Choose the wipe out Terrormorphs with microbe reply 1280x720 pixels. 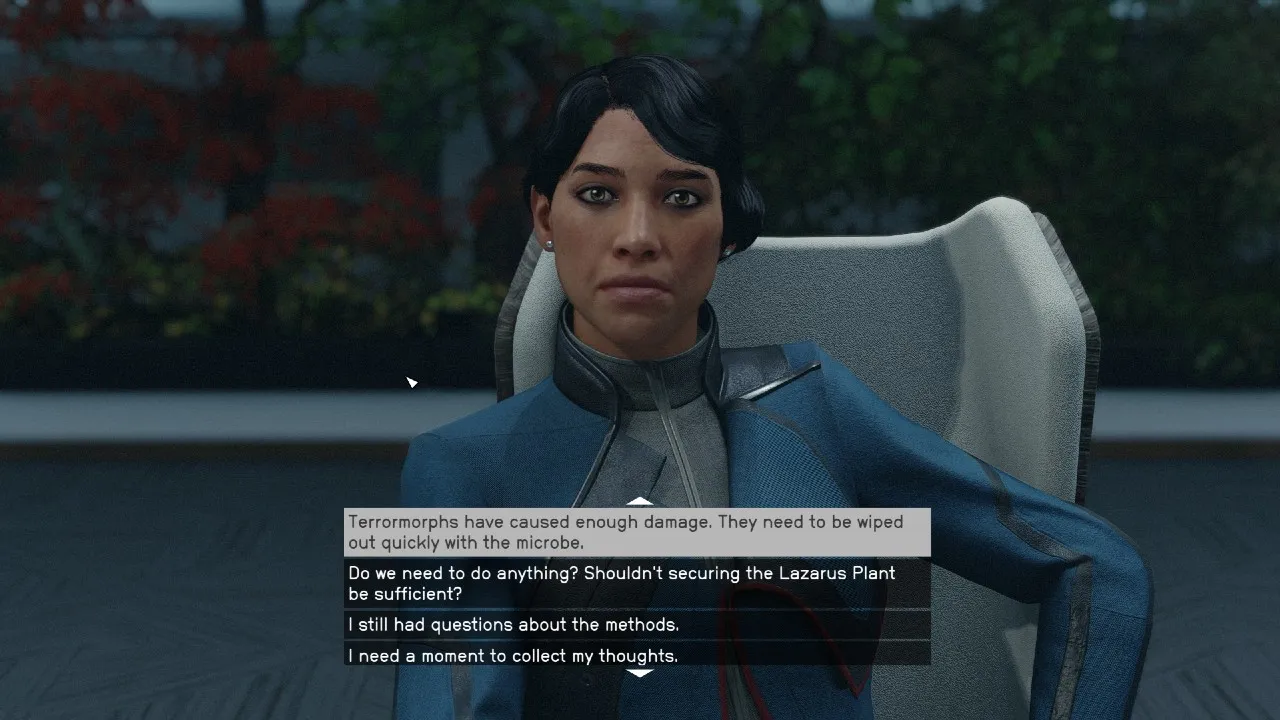point(637,532)
